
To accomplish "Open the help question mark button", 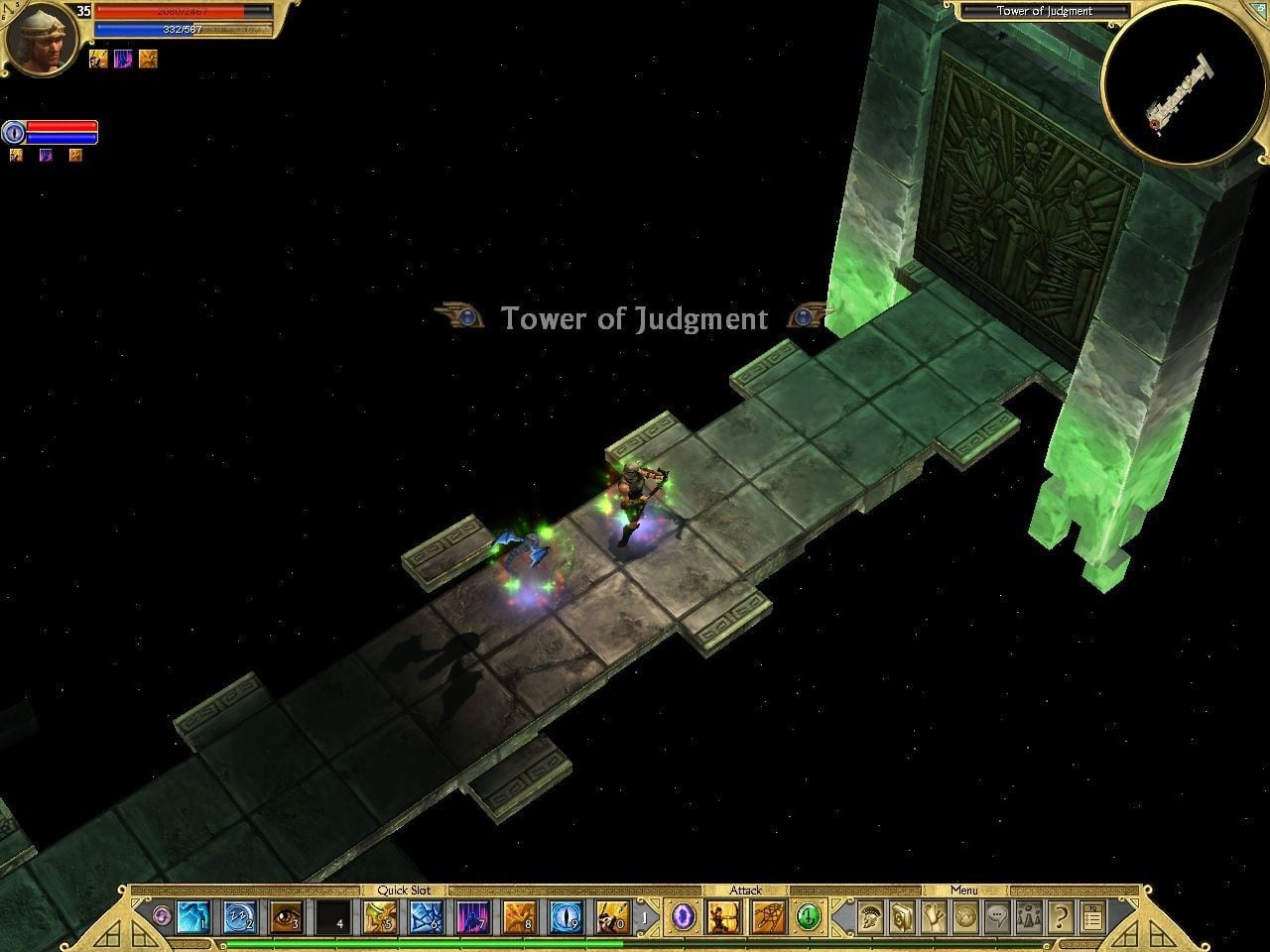I will point(1060,917).
